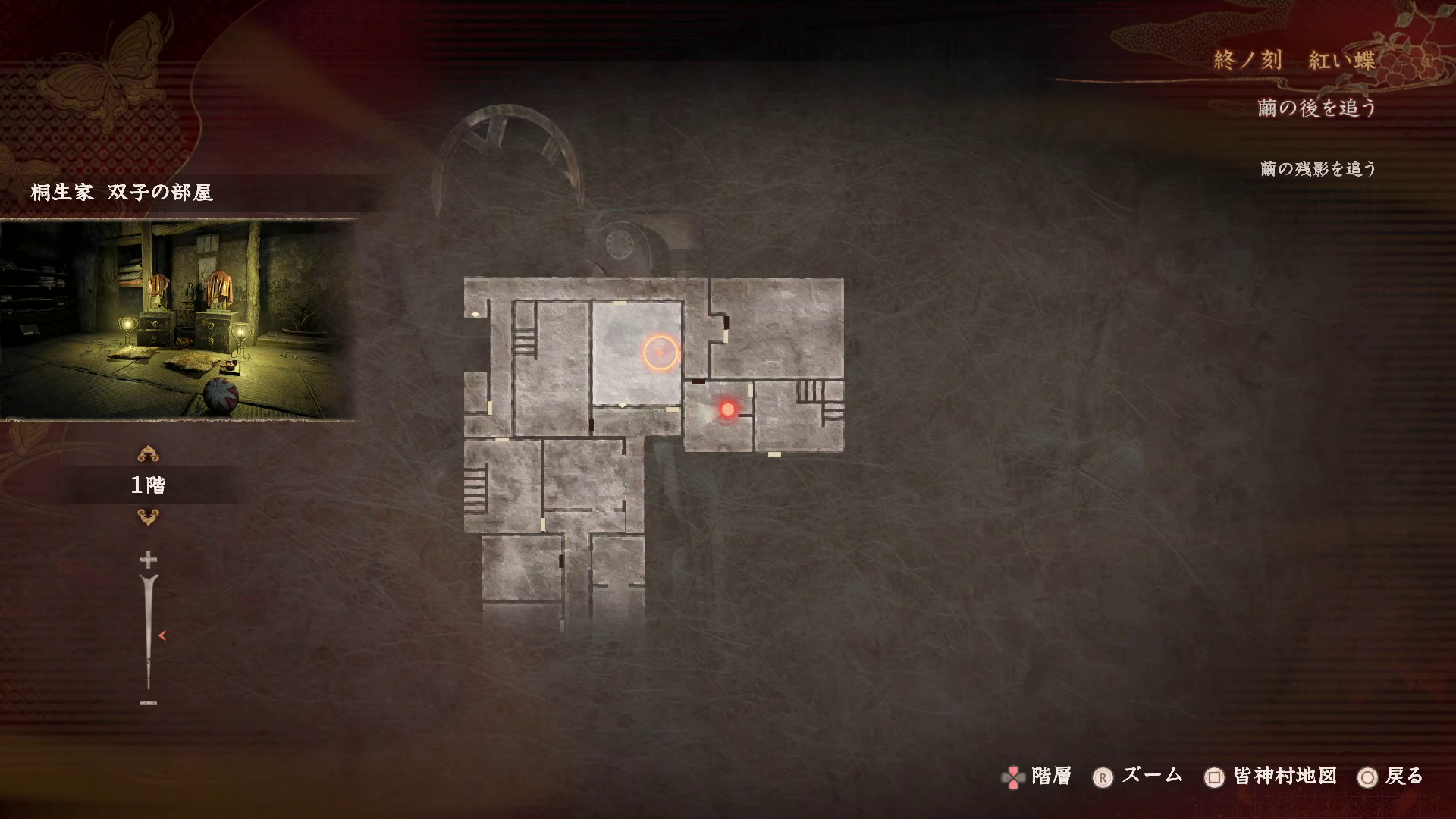Select the orange circle cursor on the map
The width and height of the screenshot is (1456, 819).
click(x=661, y=353)
